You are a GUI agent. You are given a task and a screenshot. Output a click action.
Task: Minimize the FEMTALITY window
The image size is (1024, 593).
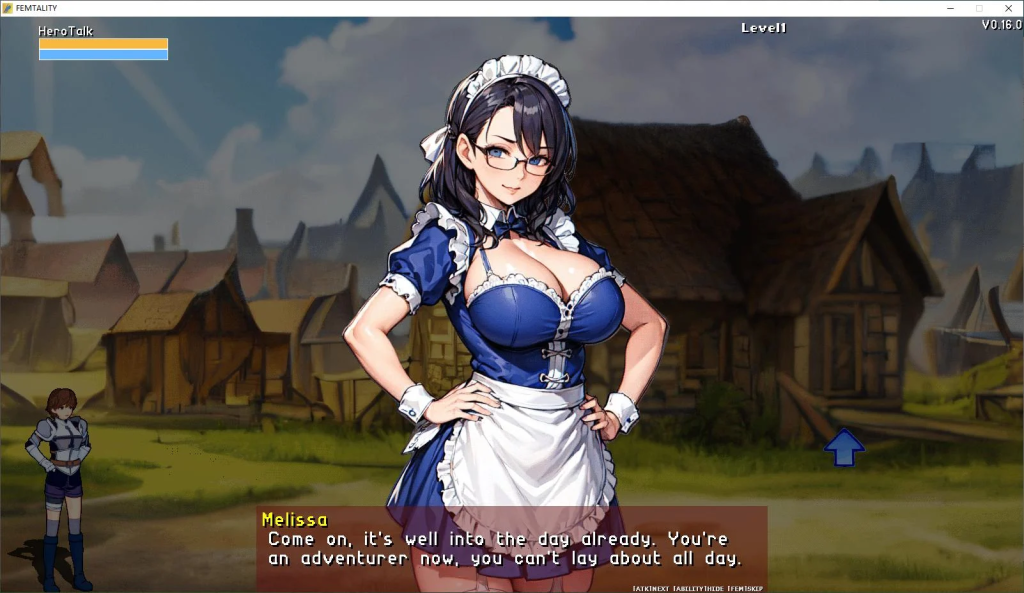click(950, 8)
